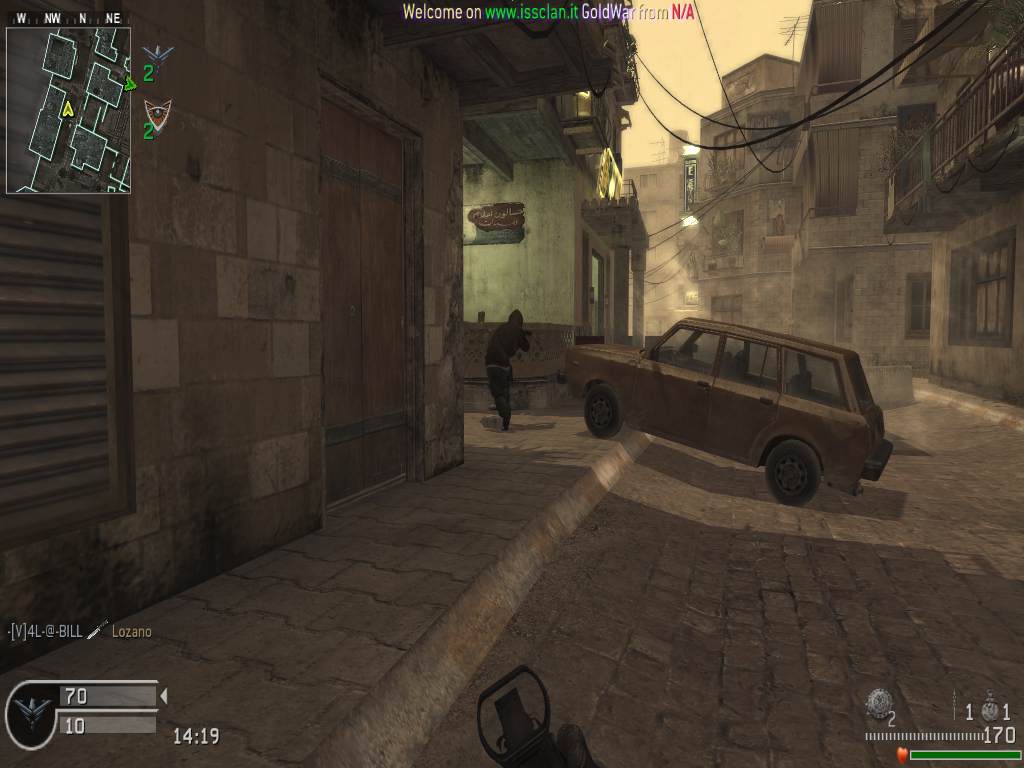Click the compass heading strip
Image resolution: width=1024 pixels, height=768 pixels.
point(68,18)
